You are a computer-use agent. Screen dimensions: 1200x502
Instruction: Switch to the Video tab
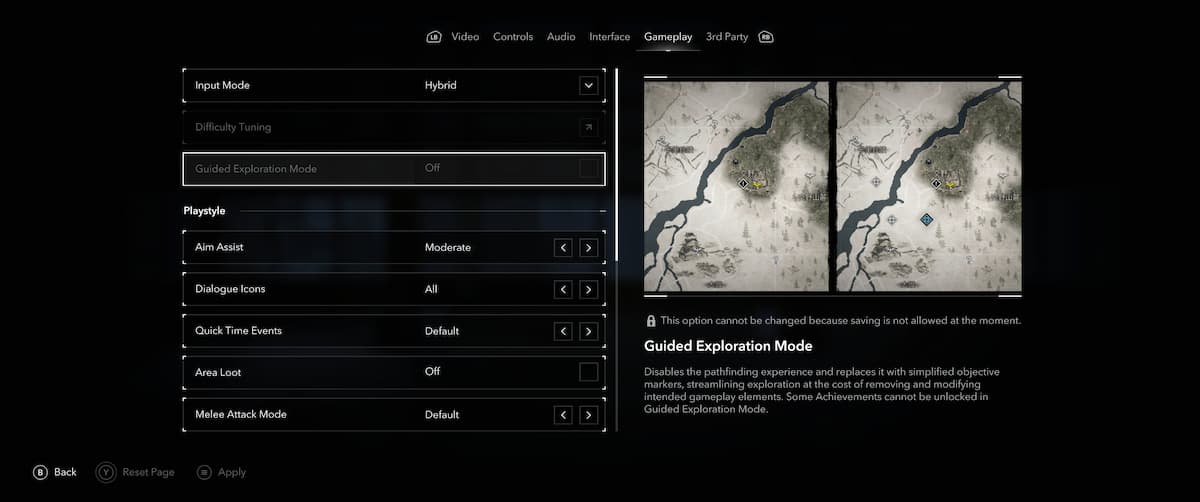[x=465, y=37]
